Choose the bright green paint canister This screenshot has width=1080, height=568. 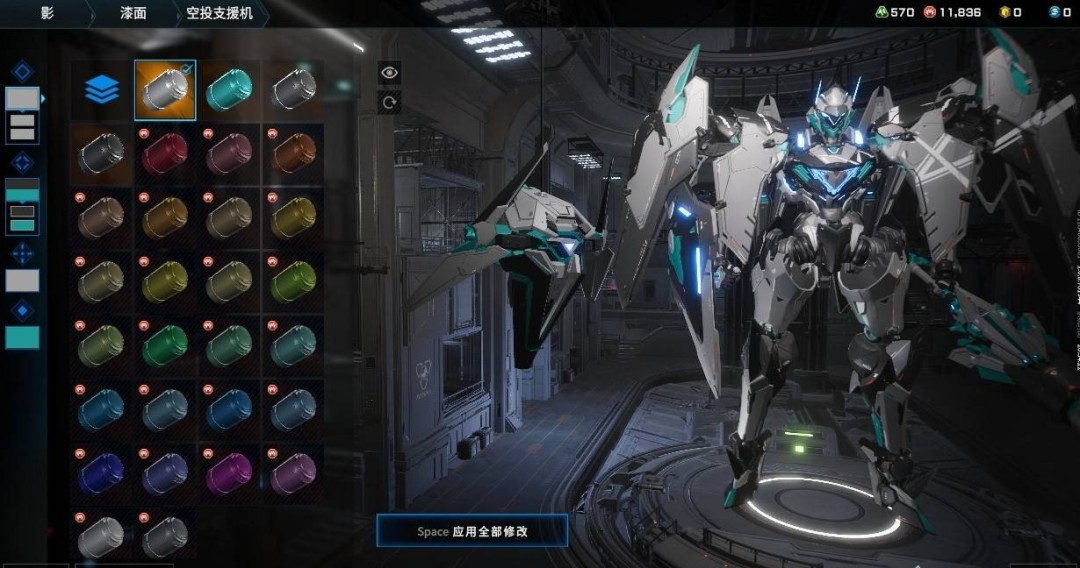(165, 346)
